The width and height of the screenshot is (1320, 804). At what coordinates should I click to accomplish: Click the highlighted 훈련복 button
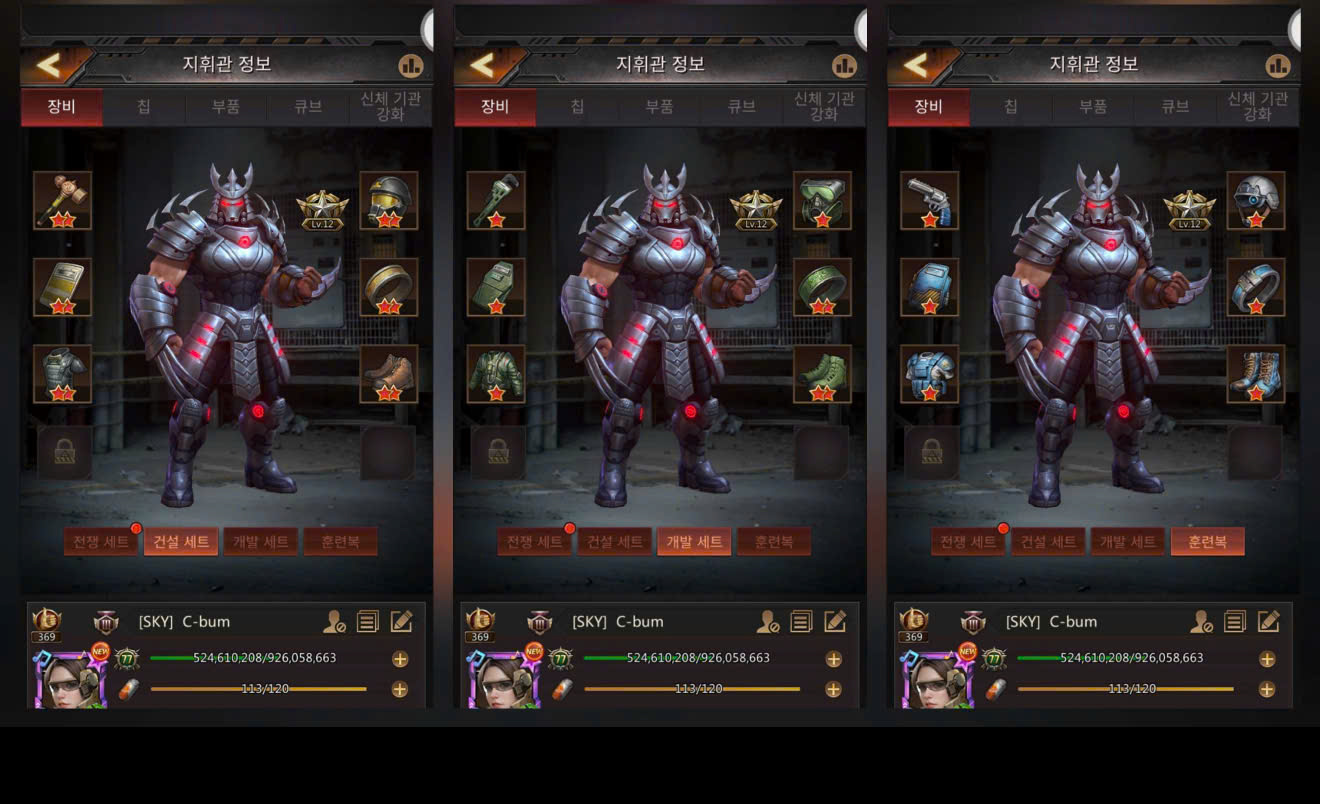coord(1207,542)
